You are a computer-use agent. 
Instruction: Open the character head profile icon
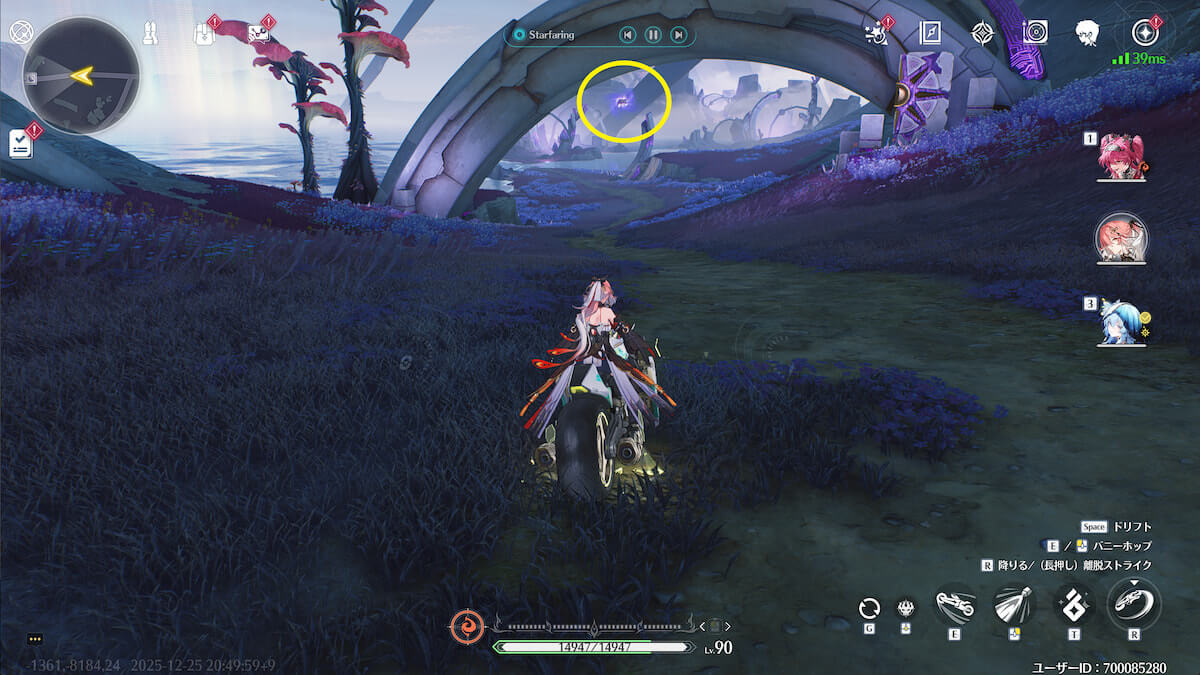[1088, 33]
